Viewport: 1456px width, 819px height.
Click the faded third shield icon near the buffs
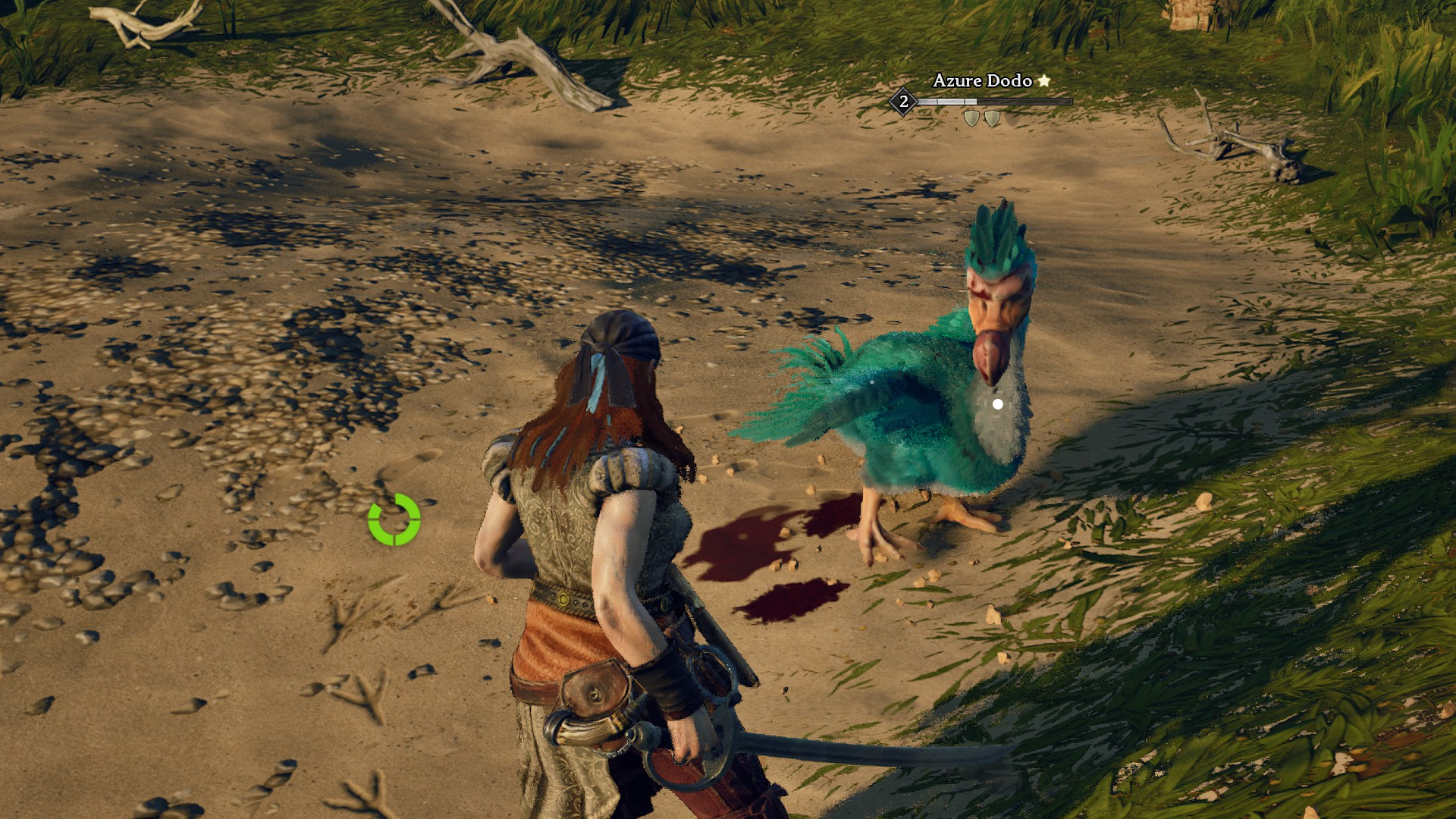click(1013, 120)
